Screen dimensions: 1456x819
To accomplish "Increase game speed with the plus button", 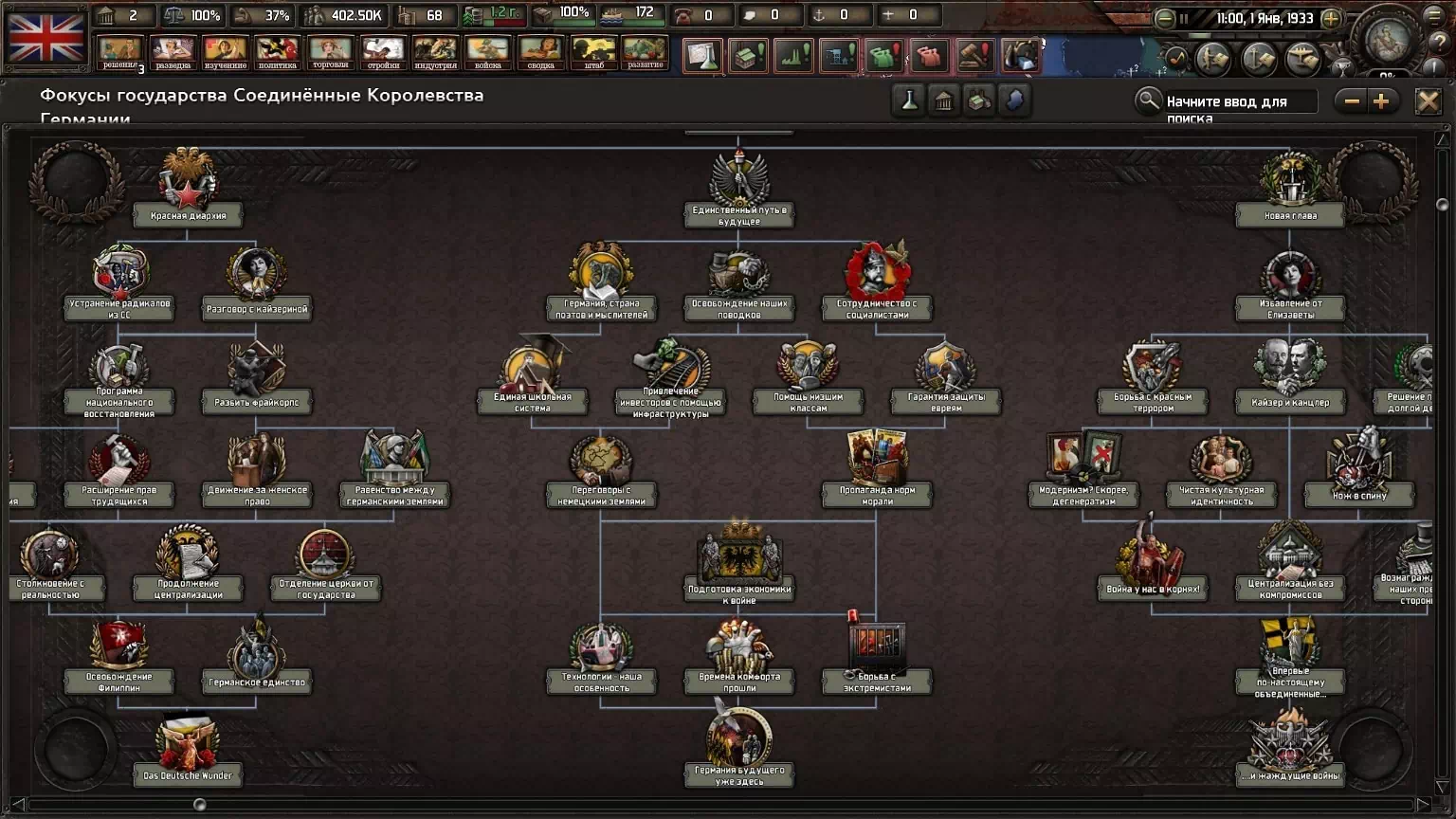I will tap(1331, 19).
